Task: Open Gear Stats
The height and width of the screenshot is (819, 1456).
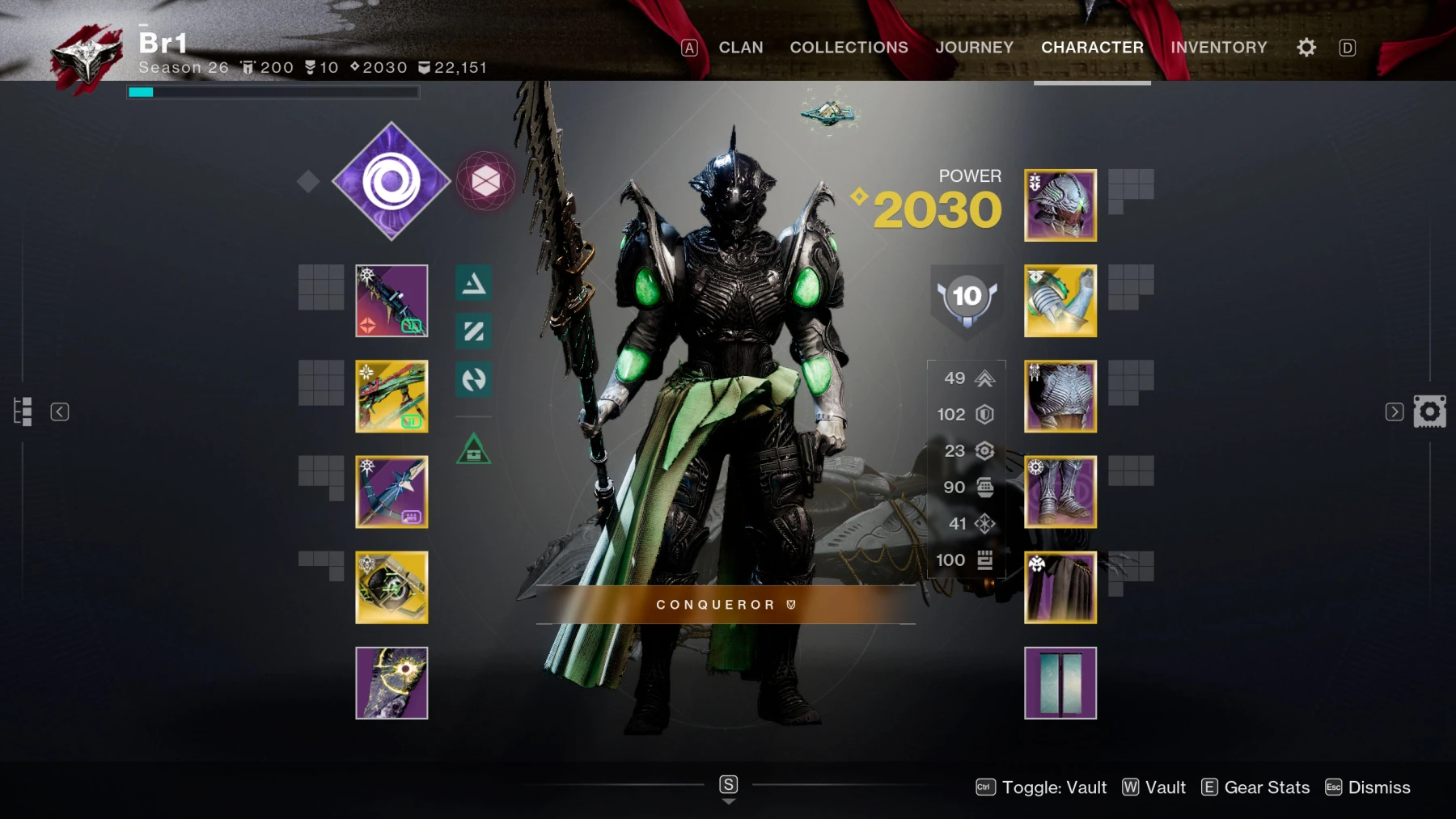Action: pos(1267,787)
